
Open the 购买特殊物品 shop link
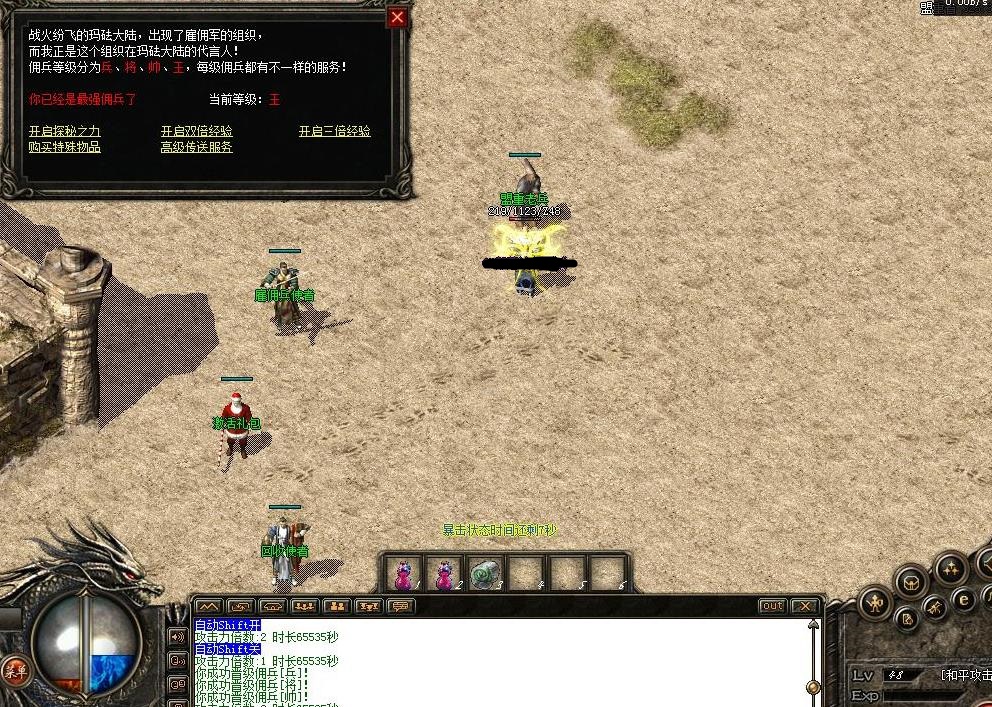(x=65, y=147)
